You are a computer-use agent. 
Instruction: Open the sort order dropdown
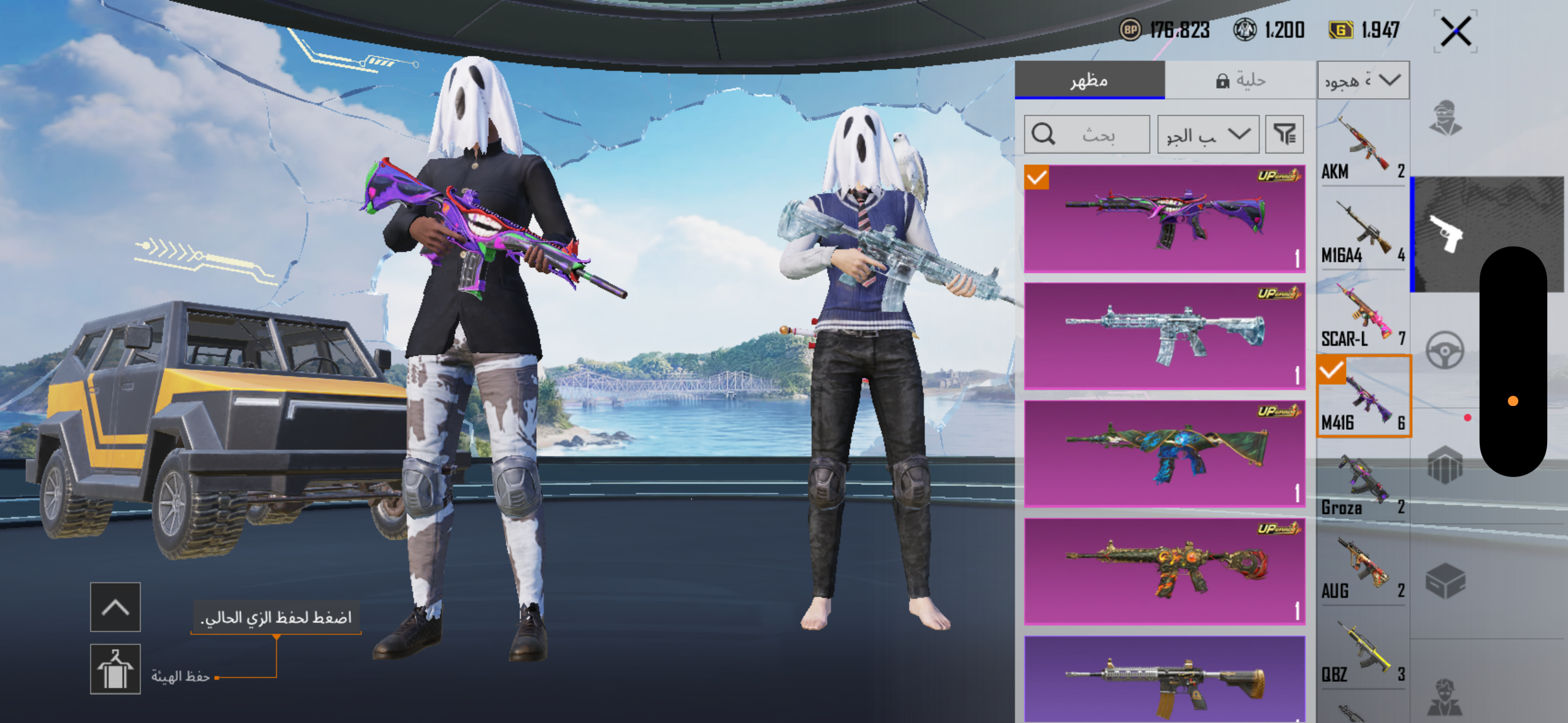pyautogui.click(x=1208, y=134)
